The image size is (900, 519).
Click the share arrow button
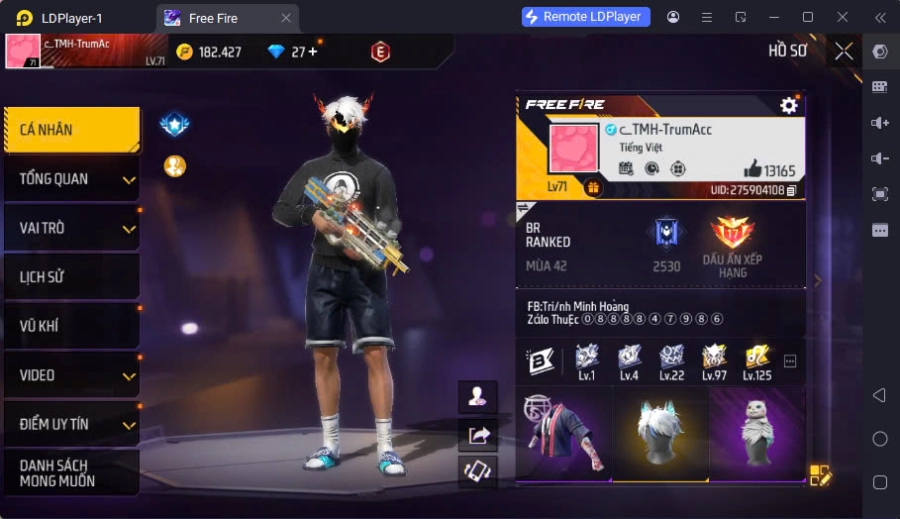click(477, 434)
